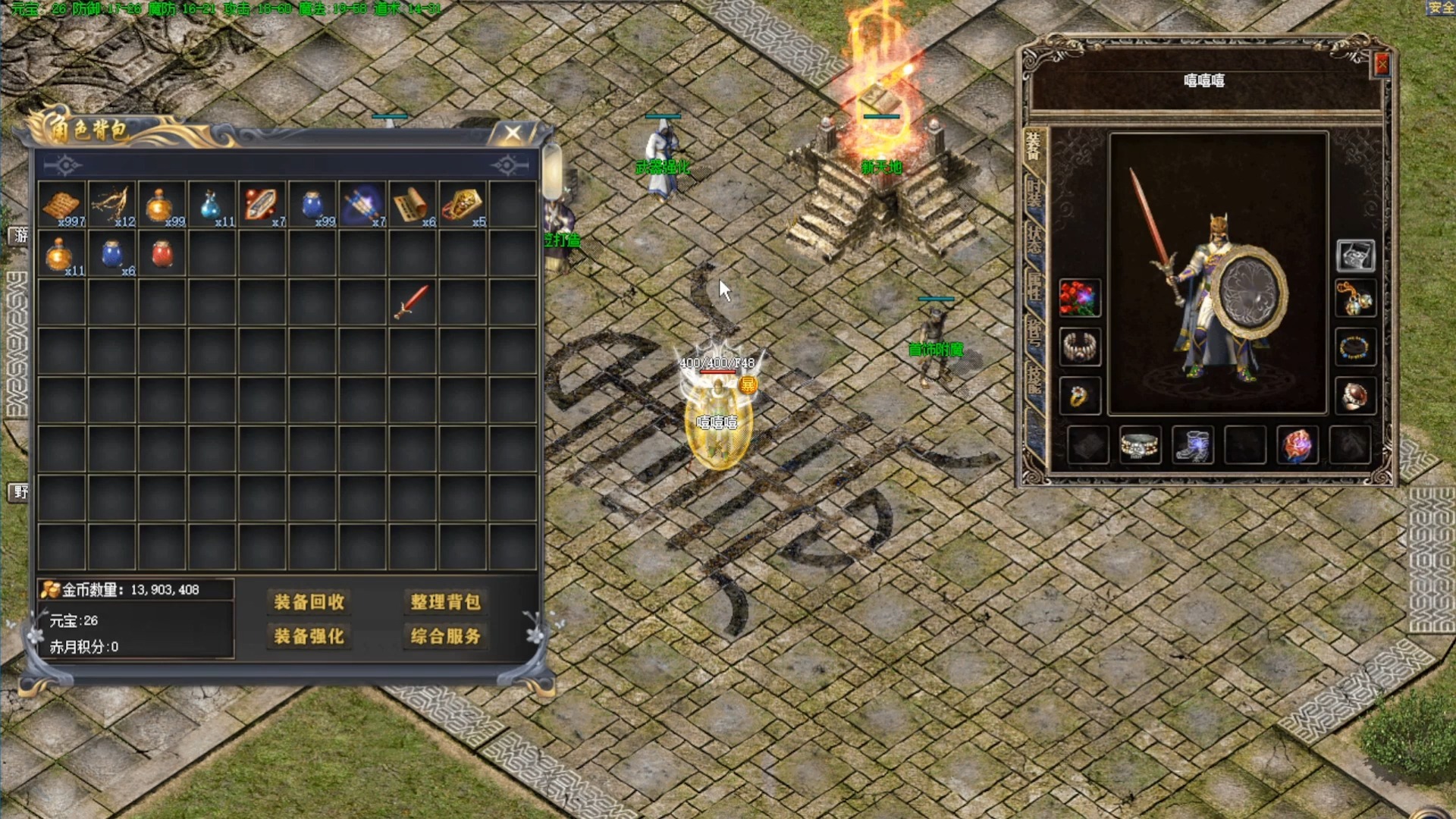
Task: Open 装备强化 equipment enhancement
Action: (309, 636)
